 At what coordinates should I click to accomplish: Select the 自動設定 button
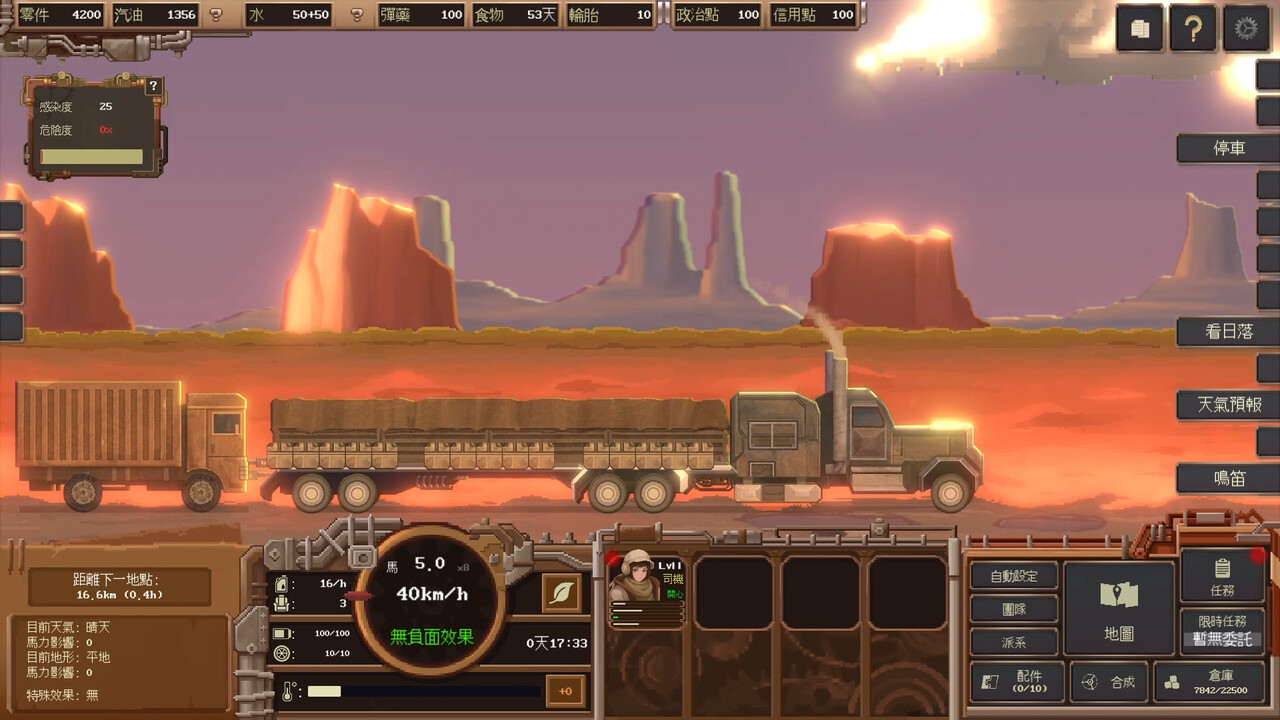[1014, 576]
